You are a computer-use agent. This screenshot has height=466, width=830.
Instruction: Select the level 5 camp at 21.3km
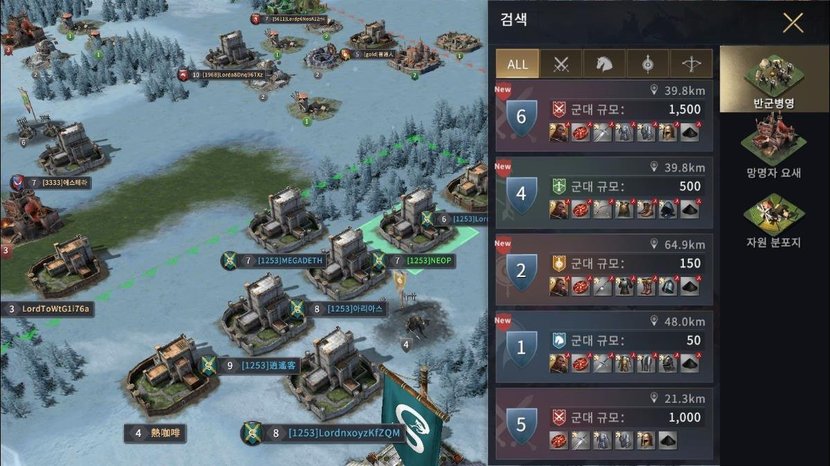604,424
